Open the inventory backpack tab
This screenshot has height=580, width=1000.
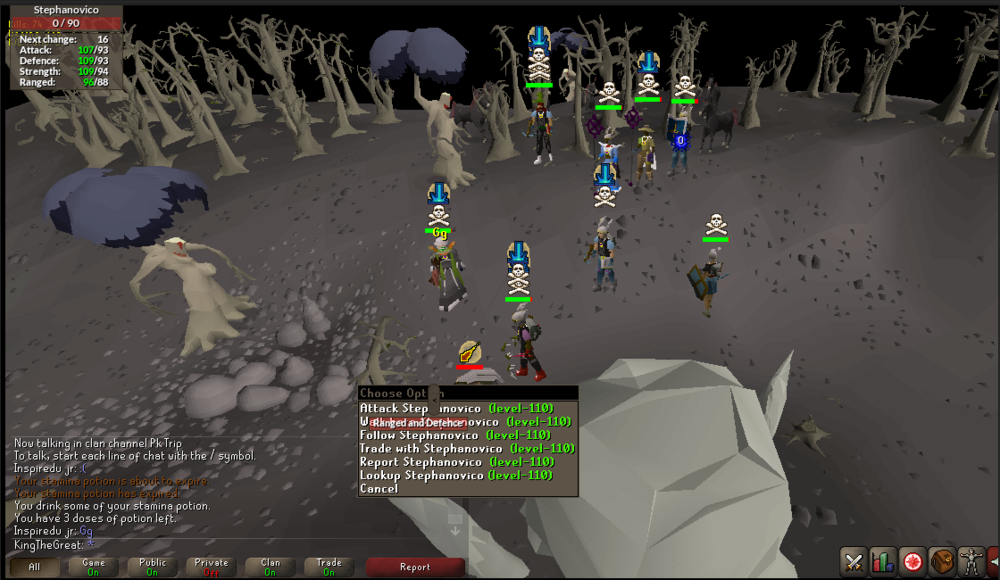941,562
